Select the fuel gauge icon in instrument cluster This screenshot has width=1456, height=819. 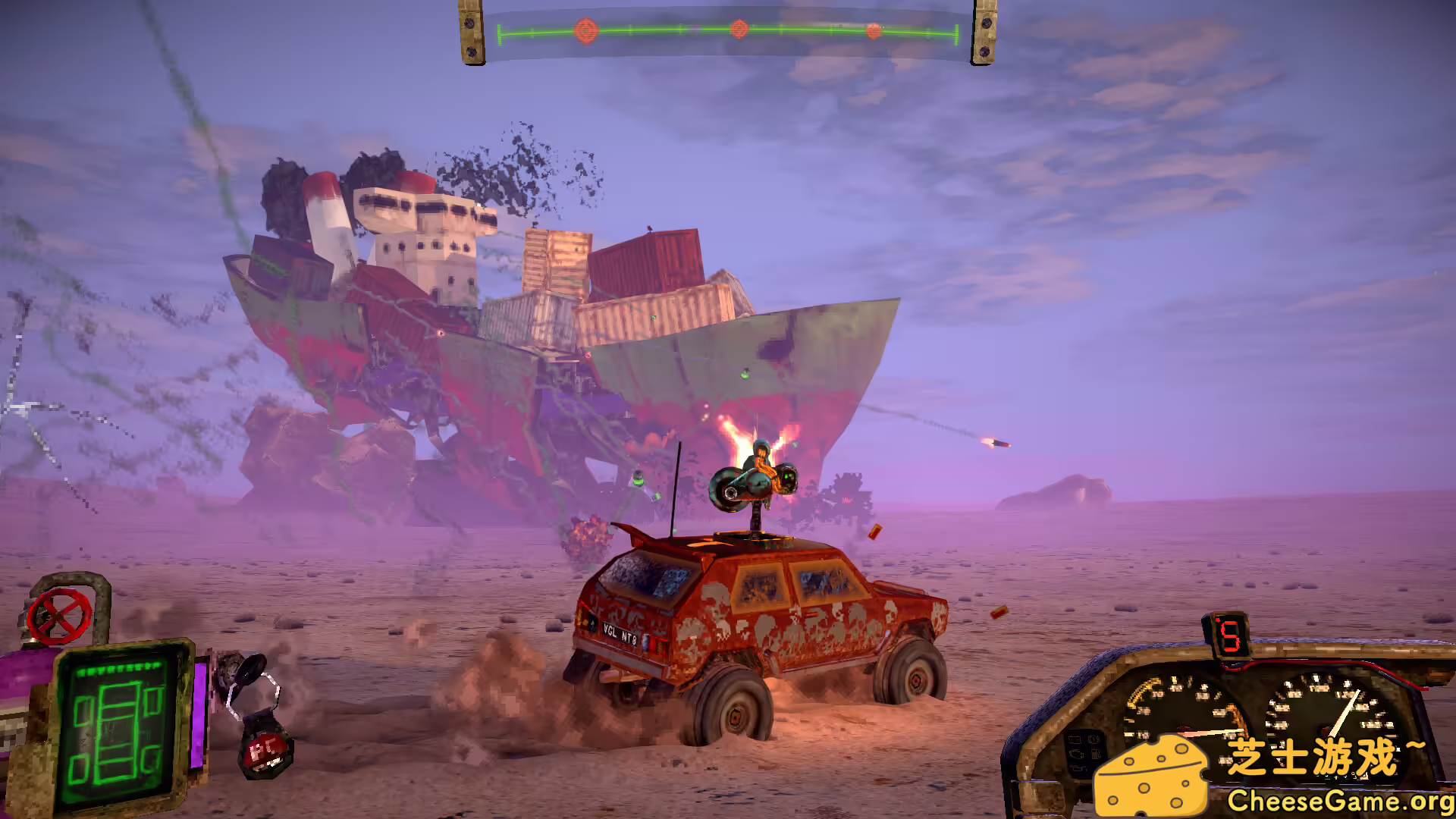click(x=1095, y=754)
